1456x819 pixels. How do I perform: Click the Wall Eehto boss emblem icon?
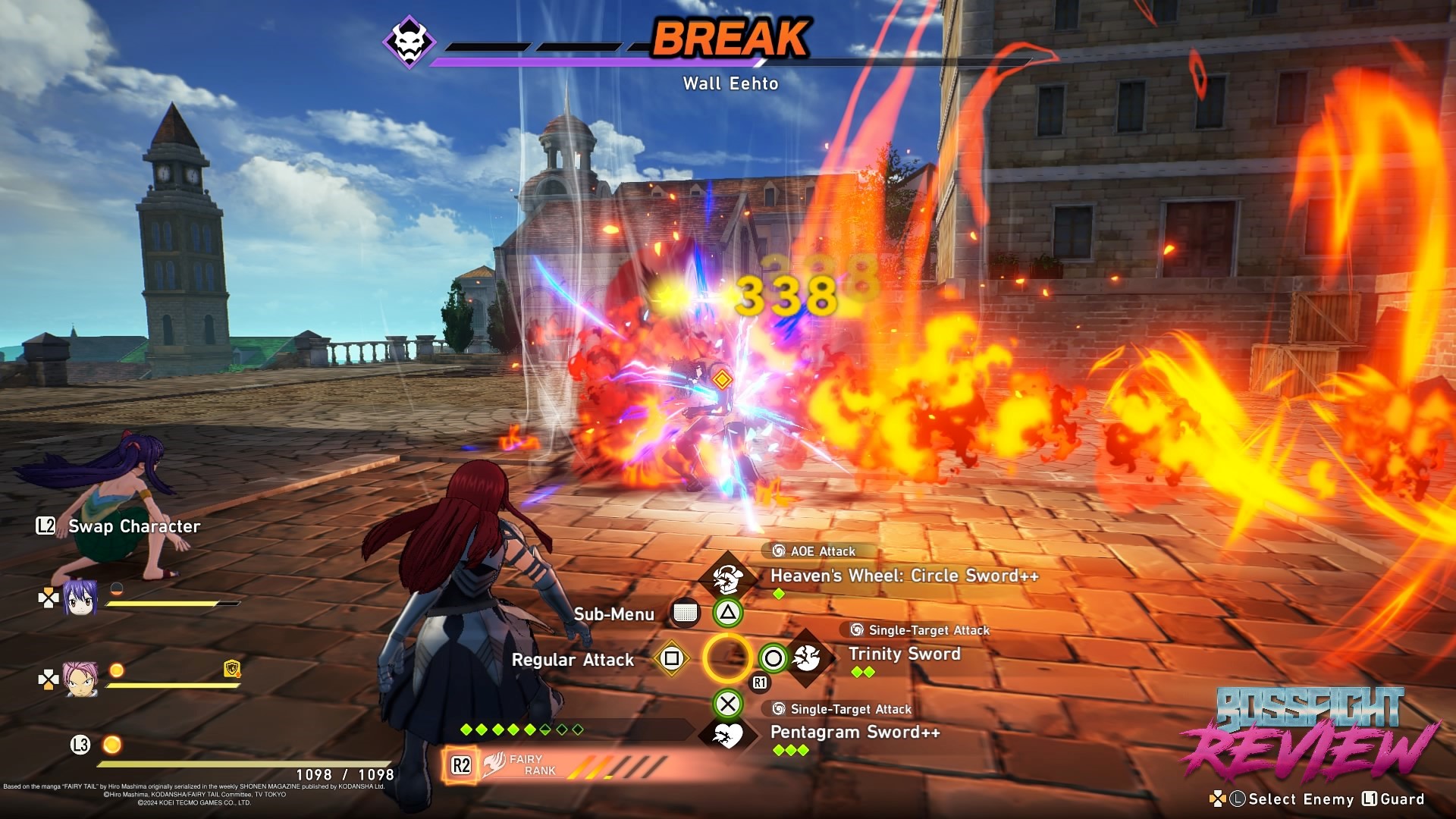[409, 41]
